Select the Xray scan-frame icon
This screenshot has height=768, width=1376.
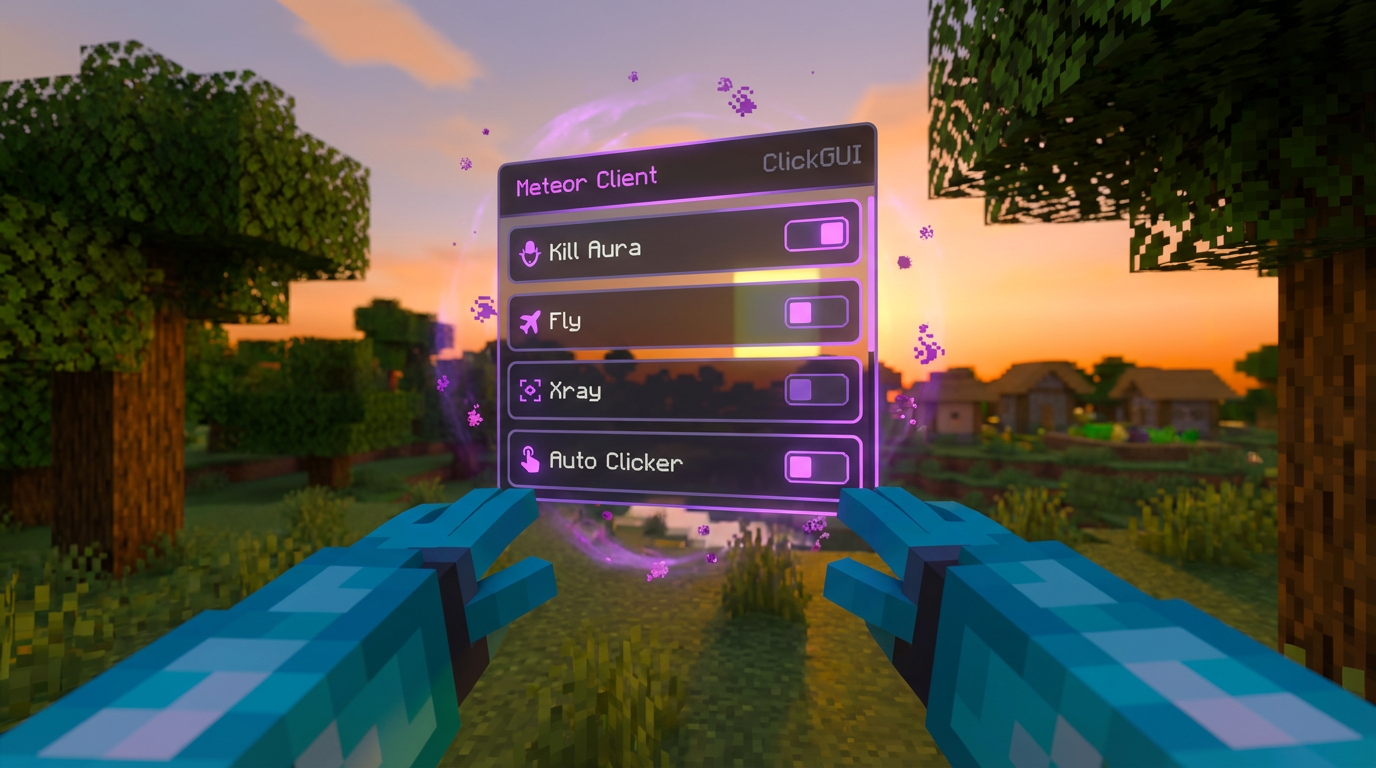529,391
